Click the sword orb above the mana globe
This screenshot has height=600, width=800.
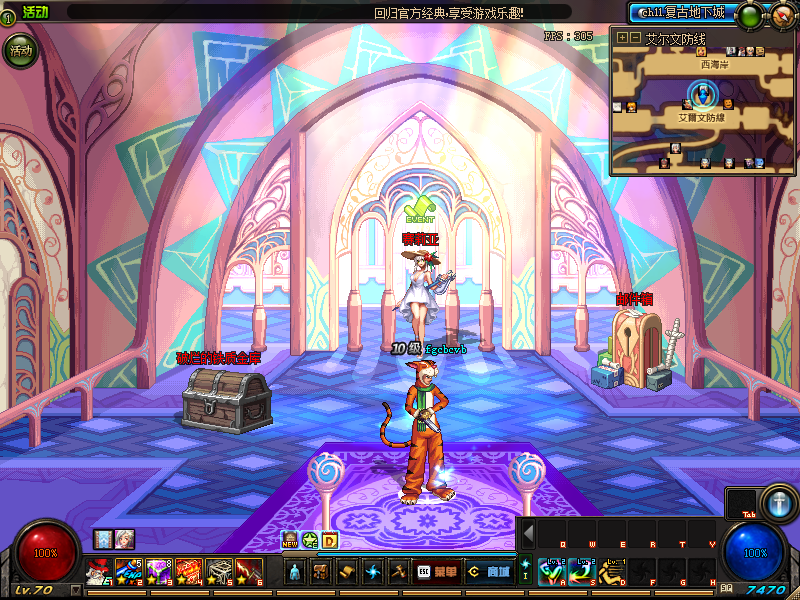pos(778,501)
